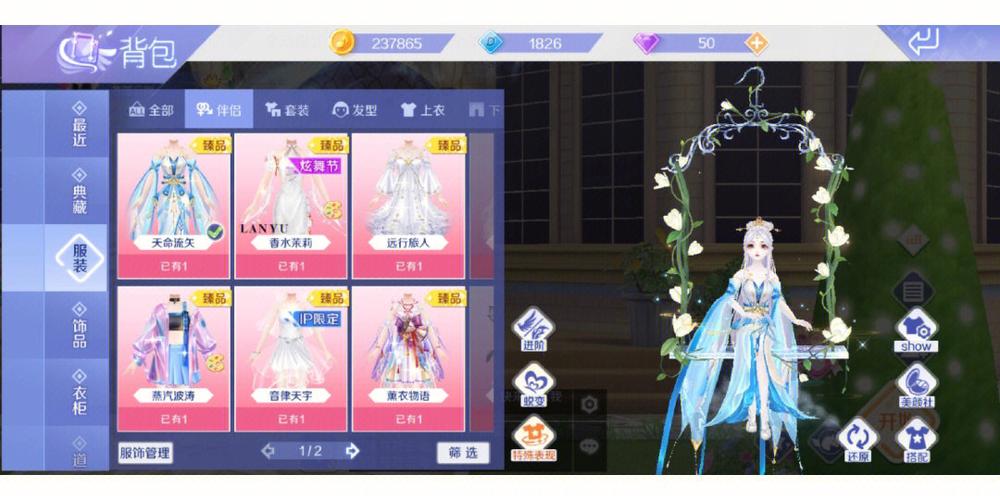Switch to the 全部 category tab
Image resolution: width=1000 pixels, height=500 pixels.
pyautogui.click(x=149, y=110)
